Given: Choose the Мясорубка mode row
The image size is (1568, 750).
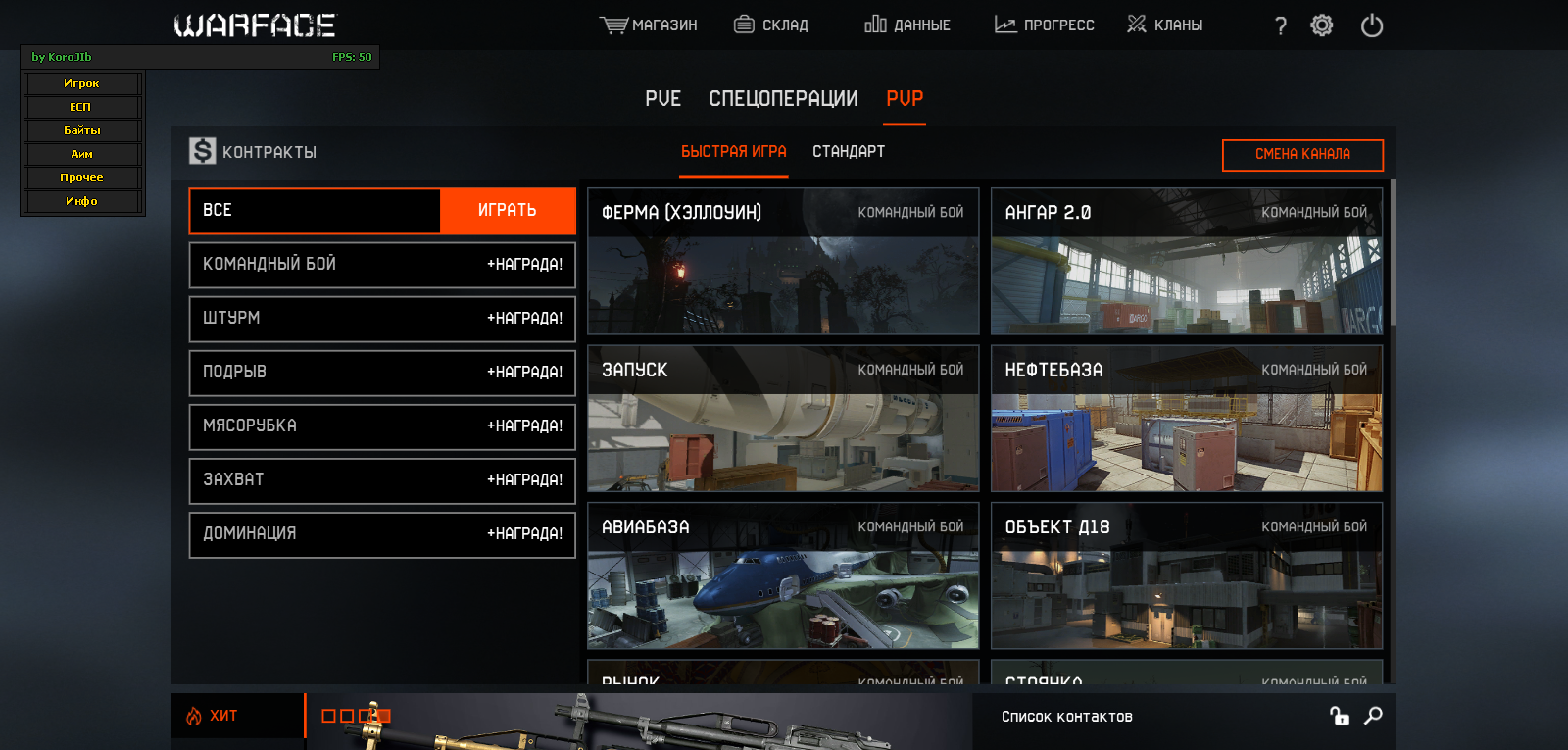Looking at the screenshot, I should 382,425.
